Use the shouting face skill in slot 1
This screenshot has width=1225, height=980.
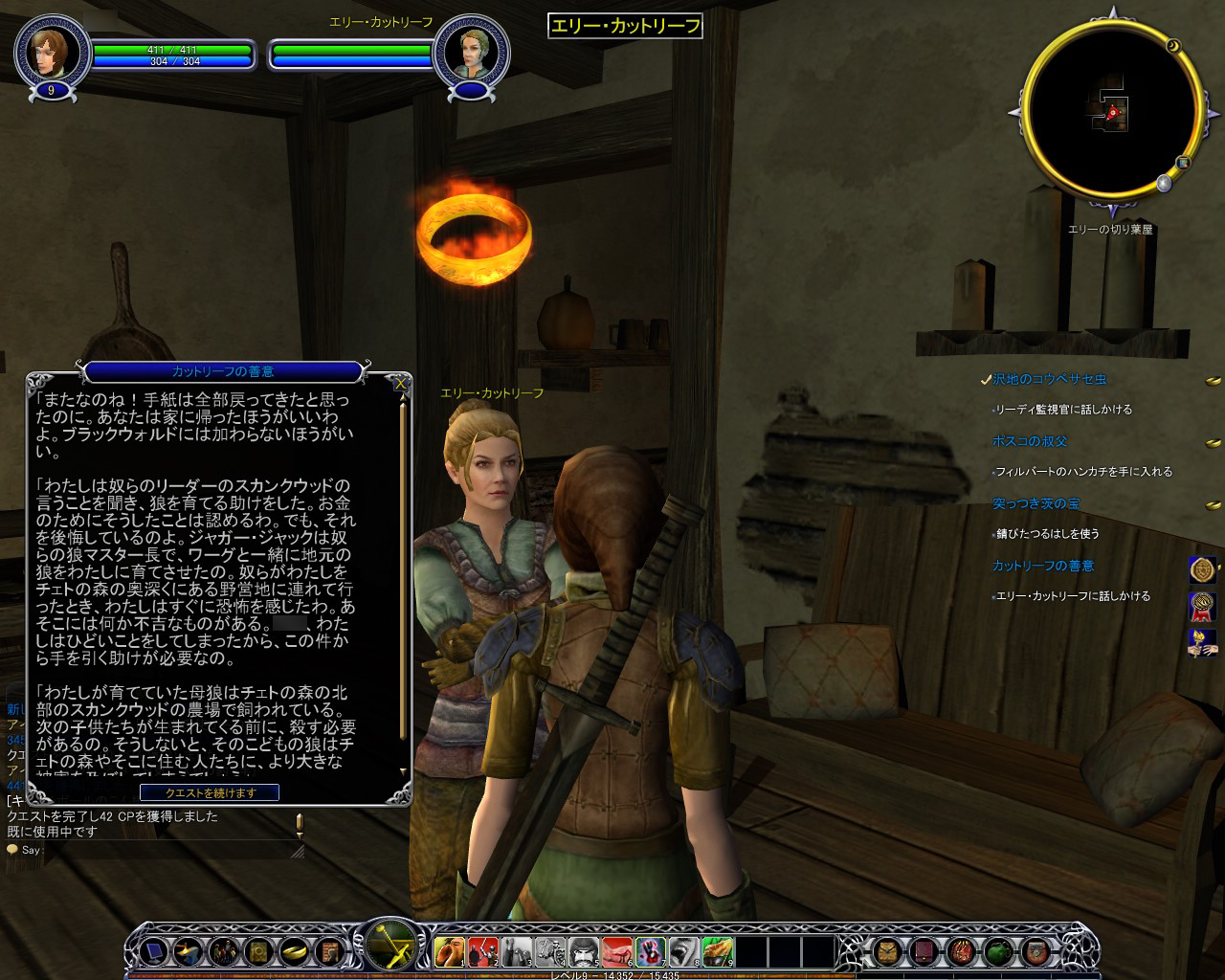click(449, 951)
